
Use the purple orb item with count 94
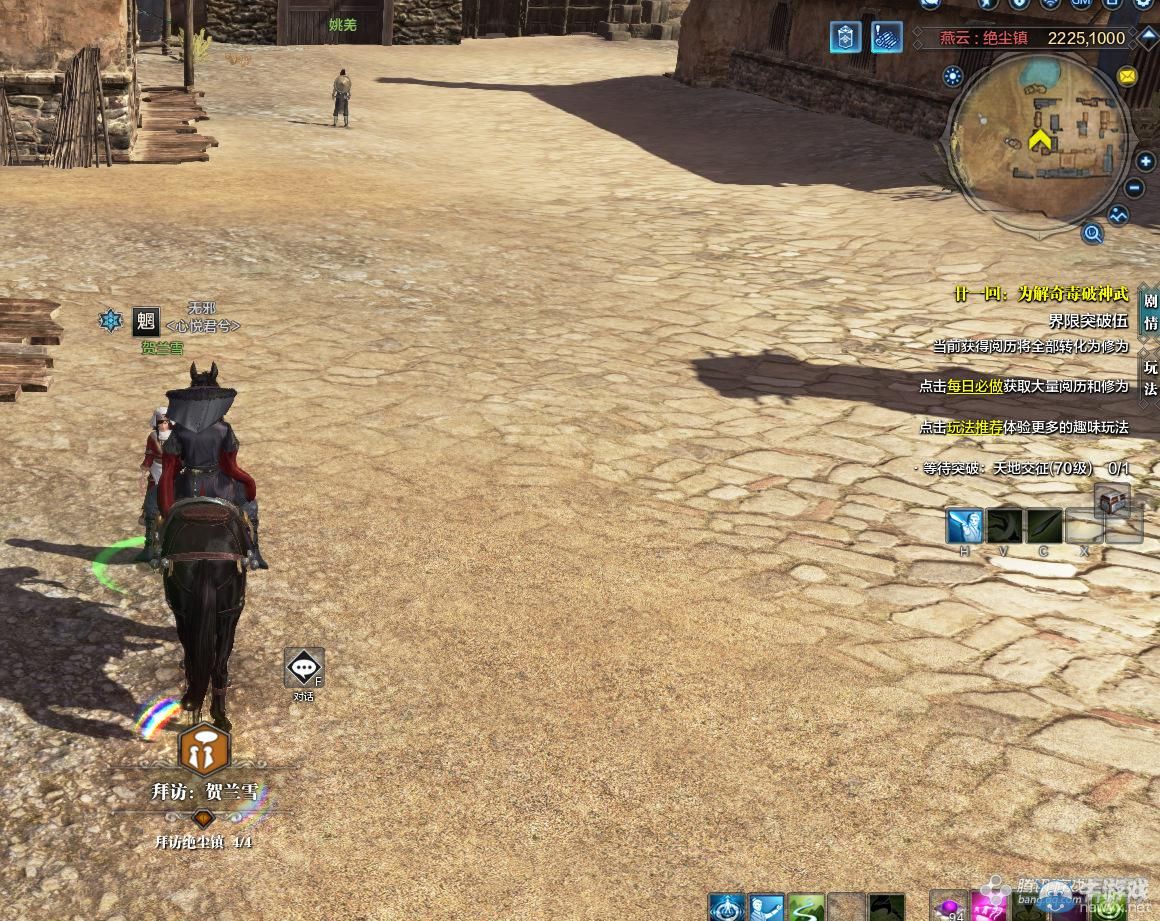[948, 907]
